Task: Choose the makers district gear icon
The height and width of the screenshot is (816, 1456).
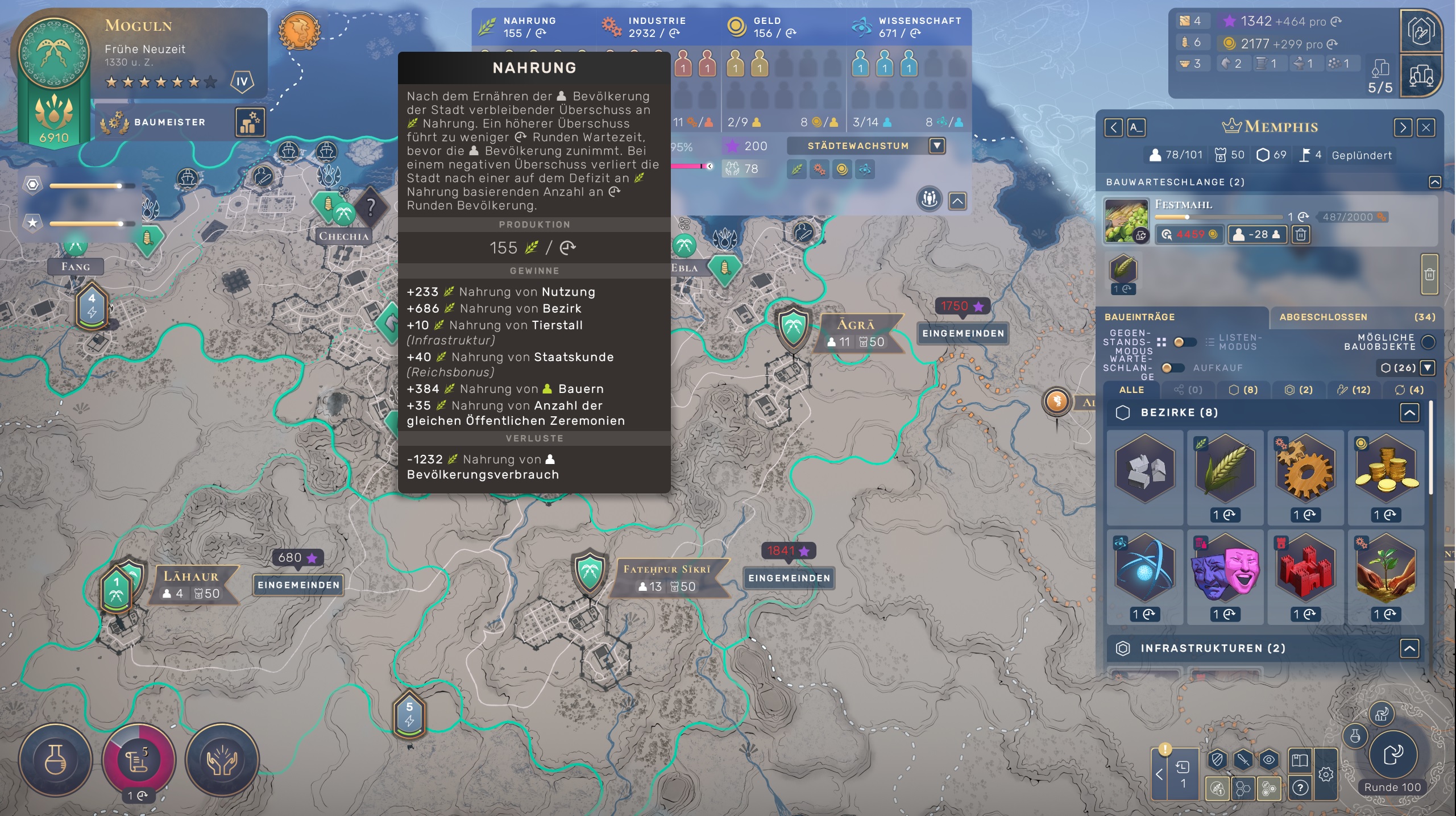Action: click(x=1305, y=469)
